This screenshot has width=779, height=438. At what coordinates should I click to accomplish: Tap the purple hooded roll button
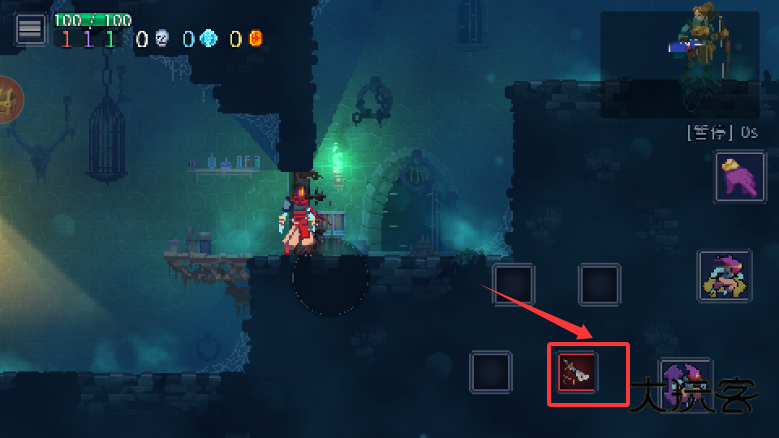686,380
